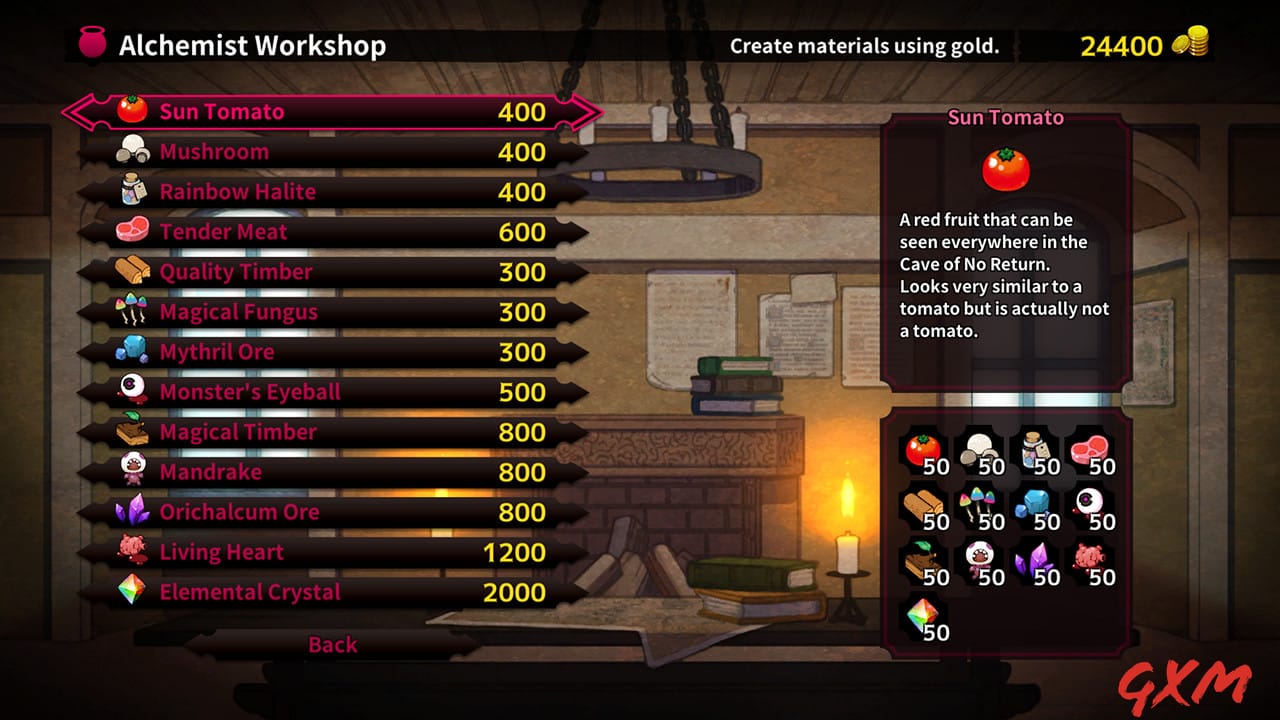Open the Living Heart row costing 1200
Screen dimensions: 1280x720
click(x=300, y=551)
